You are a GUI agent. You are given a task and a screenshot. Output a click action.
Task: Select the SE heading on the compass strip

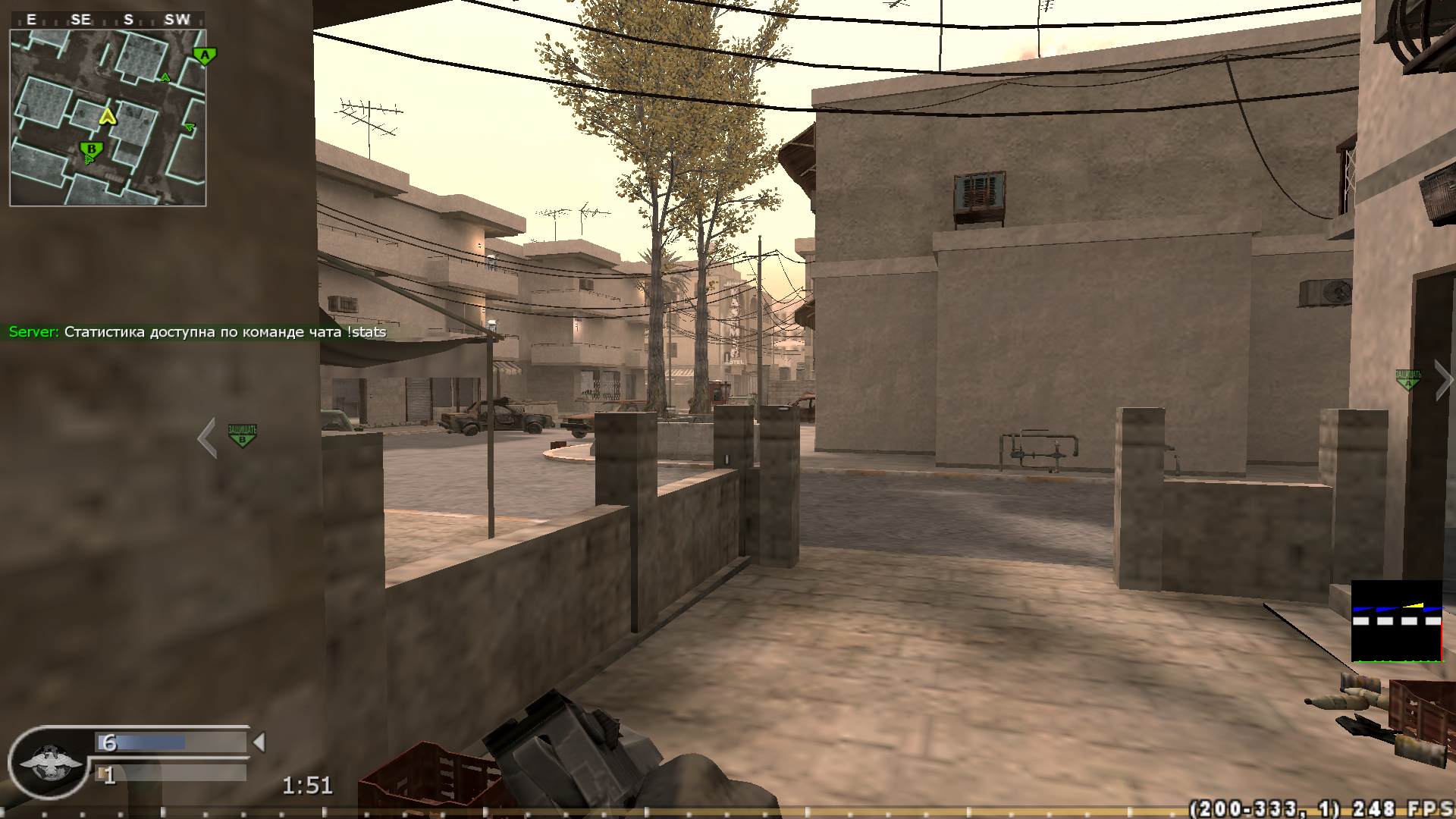[x=80, y=20]
